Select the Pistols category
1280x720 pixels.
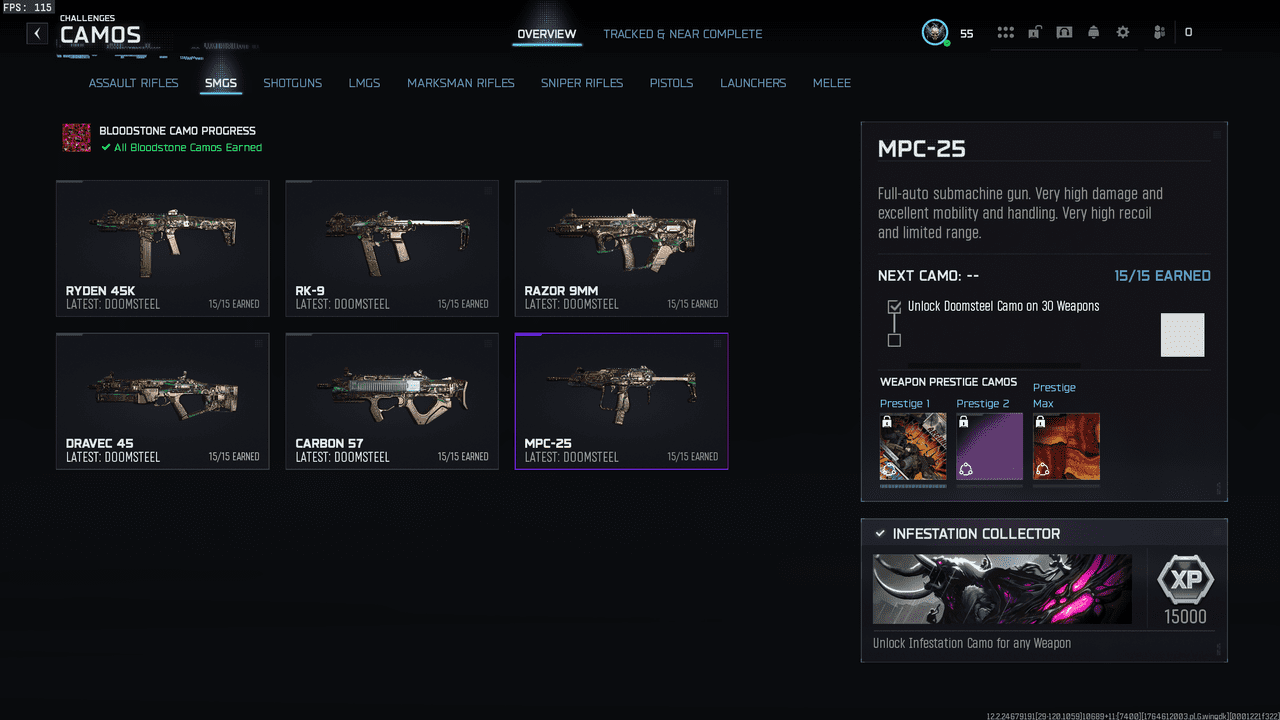(x=671, y=83)
